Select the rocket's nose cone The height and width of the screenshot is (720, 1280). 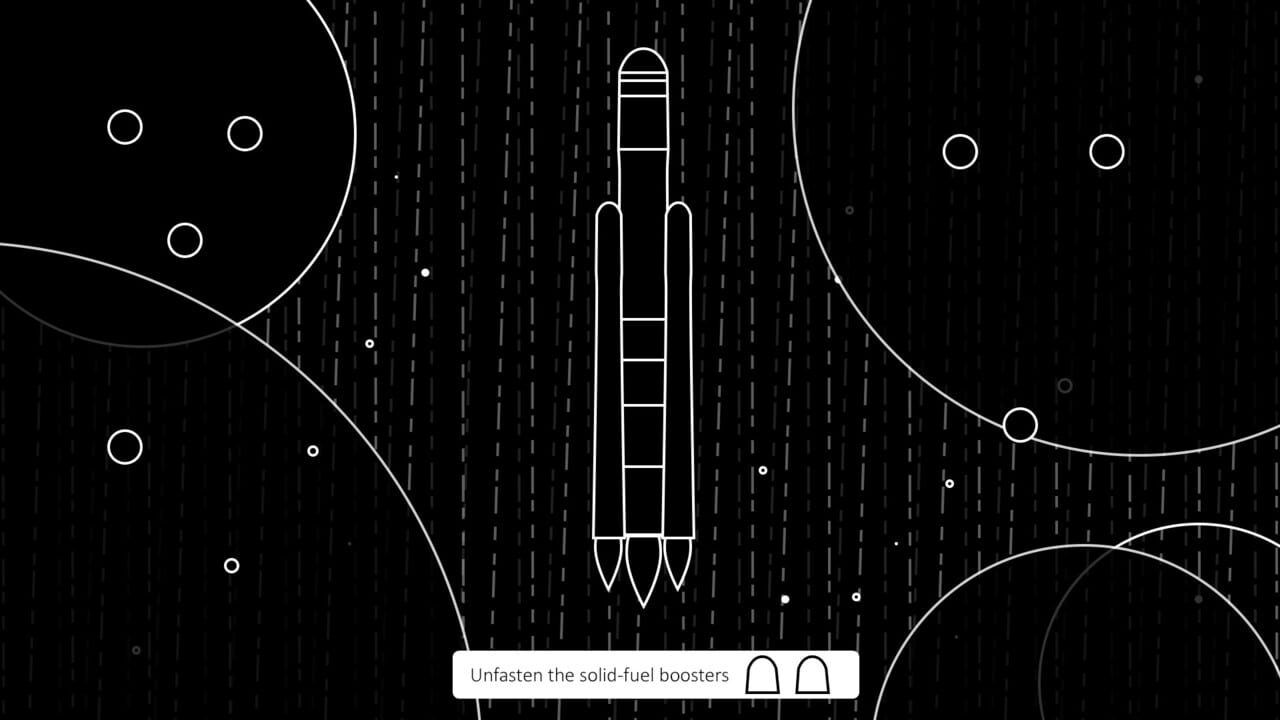click(645, 62)
